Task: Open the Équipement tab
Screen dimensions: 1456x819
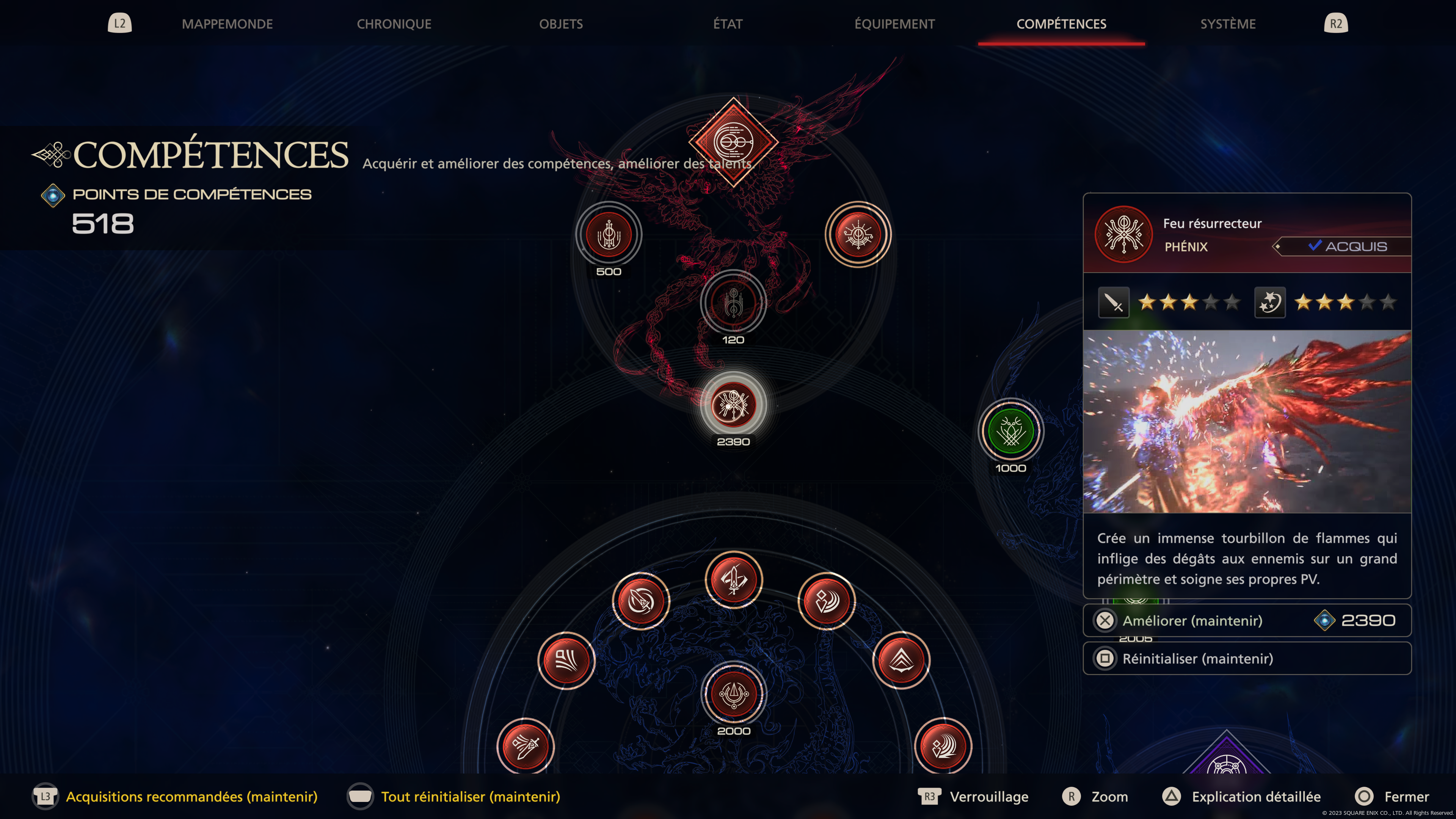Action: click(x=894, y=24)
